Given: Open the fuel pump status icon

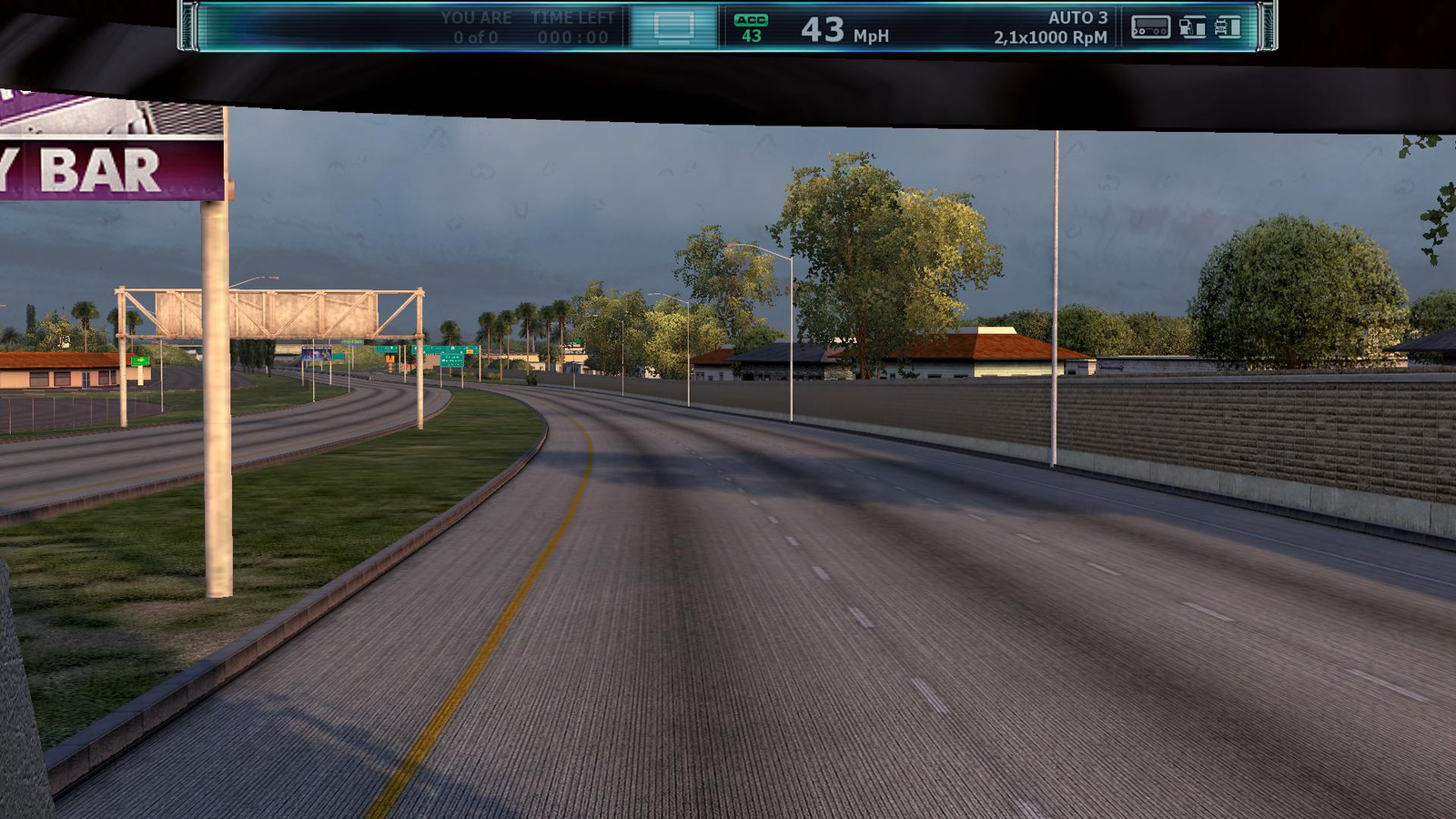Looking at the screenshot, I should pos(1192,27).
